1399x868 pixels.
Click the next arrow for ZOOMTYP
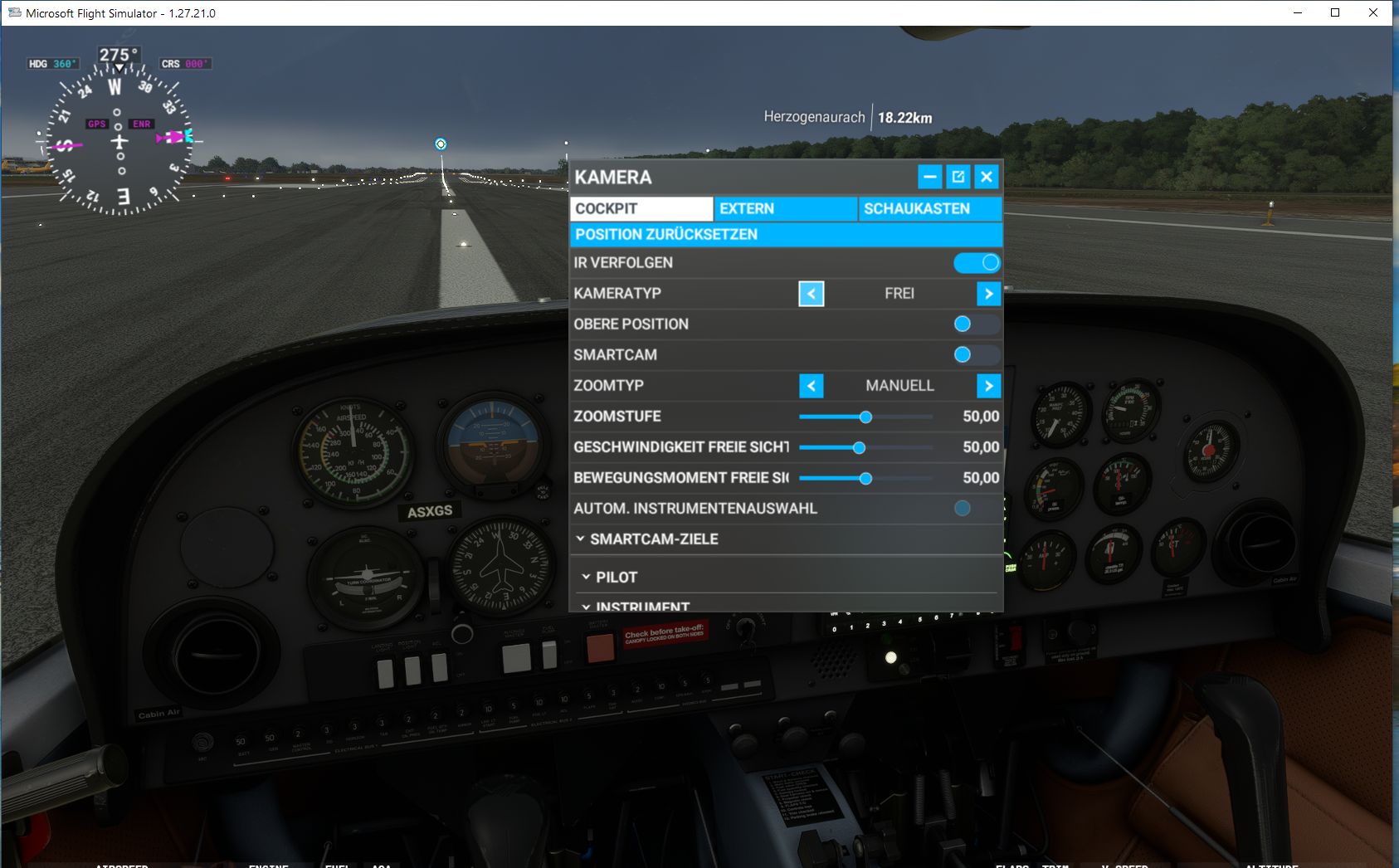[987, 386]
